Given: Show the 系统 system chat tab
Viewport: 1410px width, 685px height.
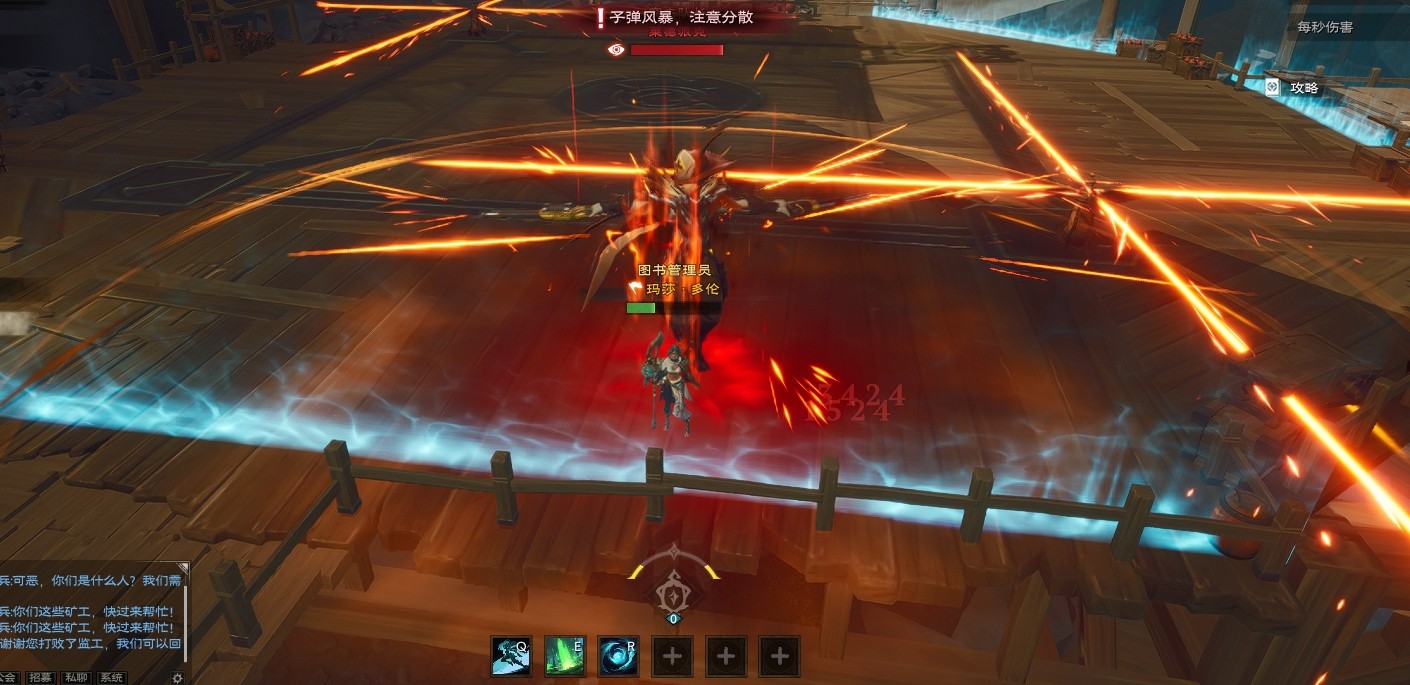Looking at the screenshot, I should (111, 677).
